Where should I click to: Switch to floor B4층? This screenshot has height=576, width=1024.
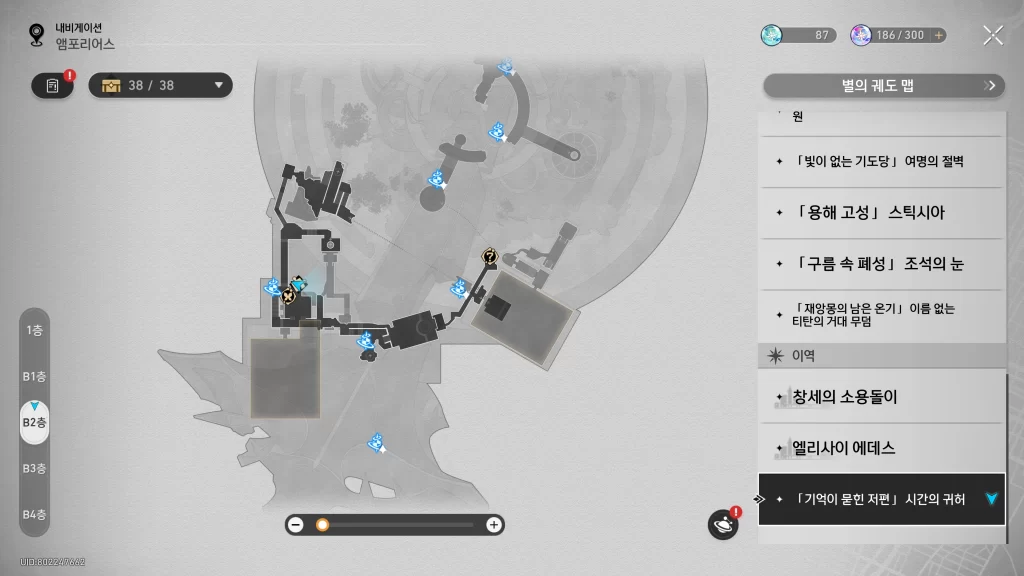[34, 514]
